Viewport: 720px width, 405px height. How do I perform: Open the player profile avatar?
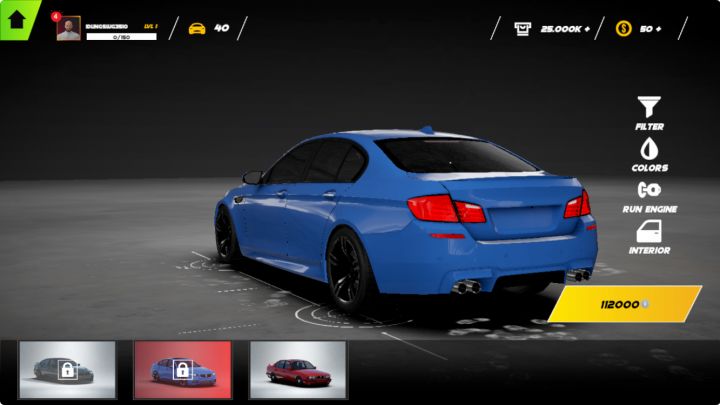coord(68,29)
